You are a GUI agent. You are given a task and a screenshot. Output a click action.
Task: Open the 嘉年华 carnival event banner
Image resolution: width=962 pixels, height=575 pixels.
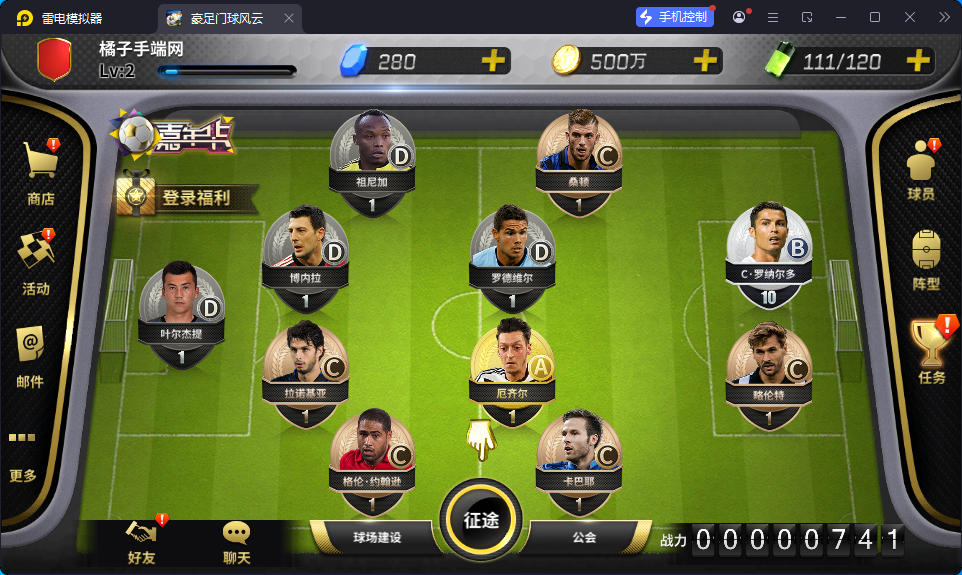coord(174,137)
